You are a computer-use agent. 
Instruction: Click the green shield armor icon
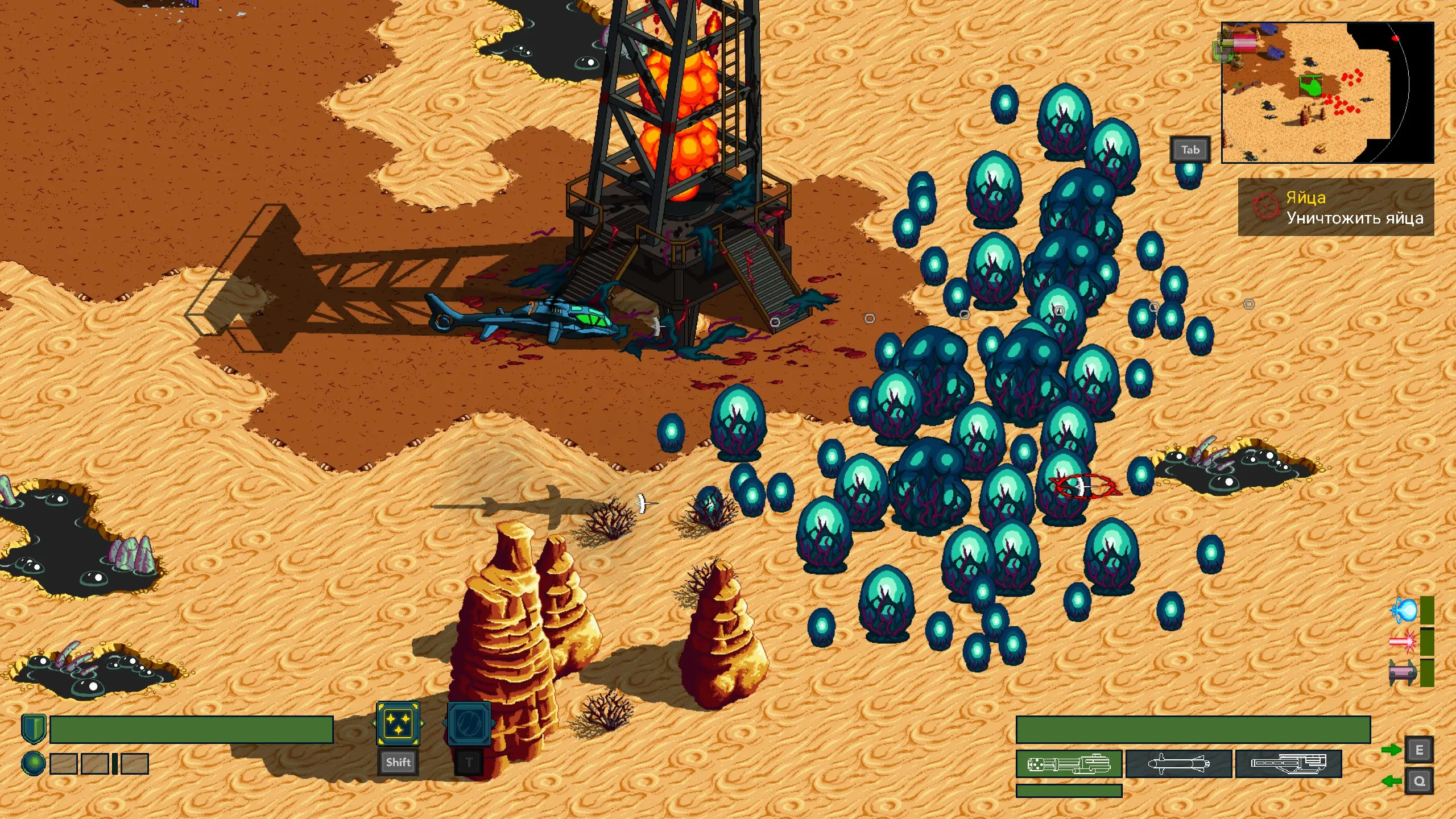[34, 729]
